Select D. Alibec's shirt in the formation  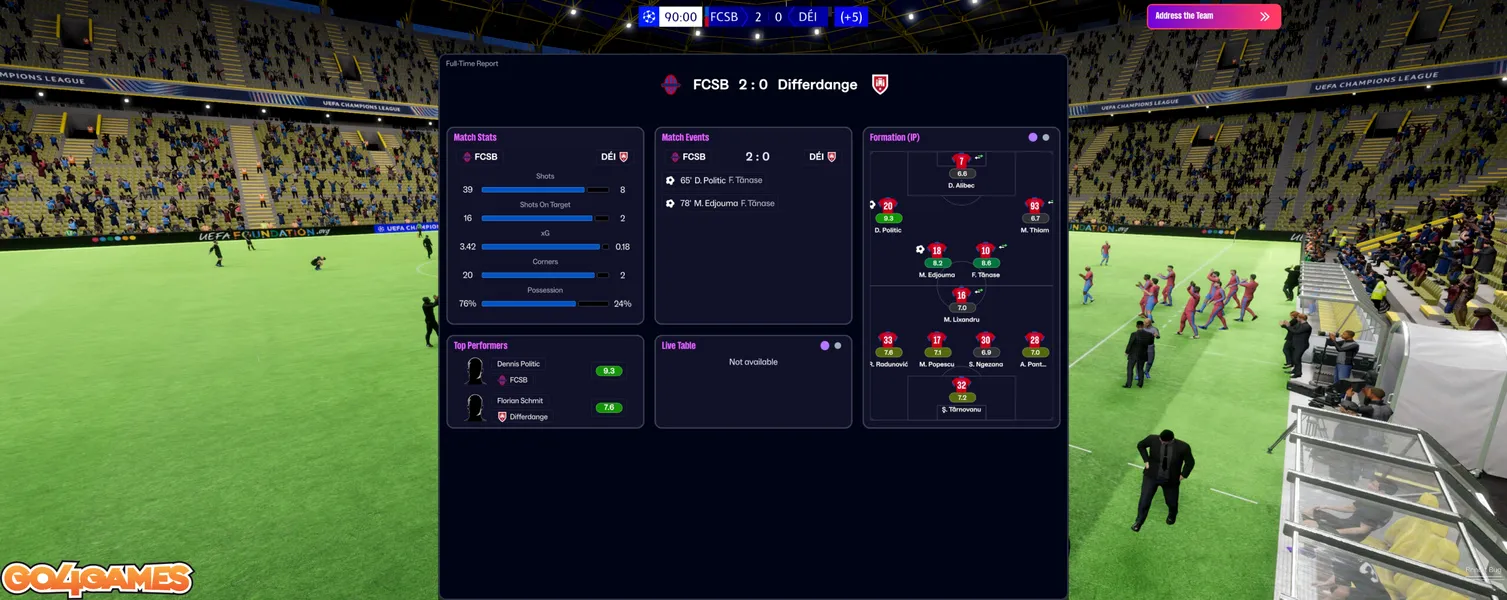click(x=962, y=161)
